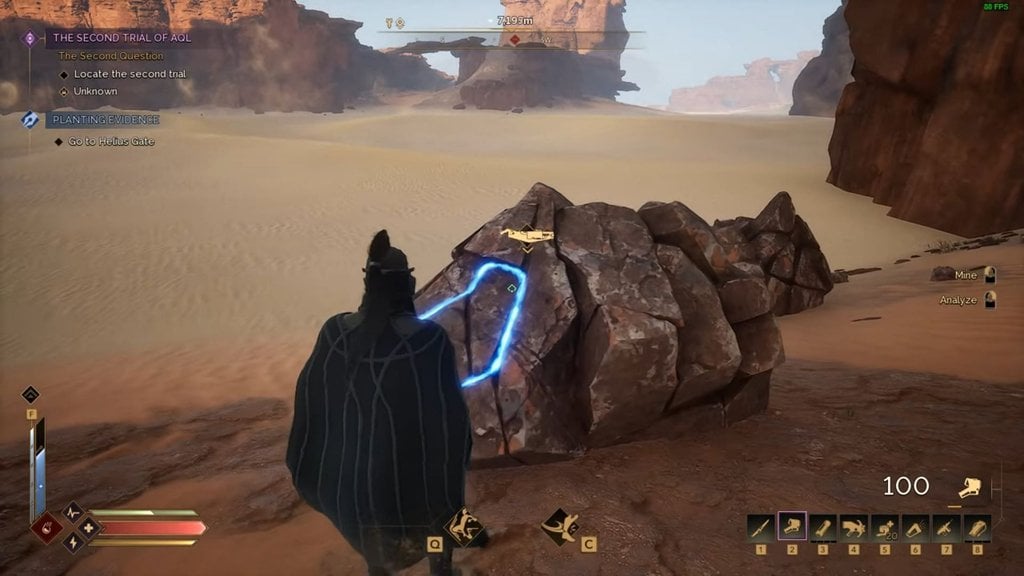Select the pack item in slot 8

coord(977,527)
